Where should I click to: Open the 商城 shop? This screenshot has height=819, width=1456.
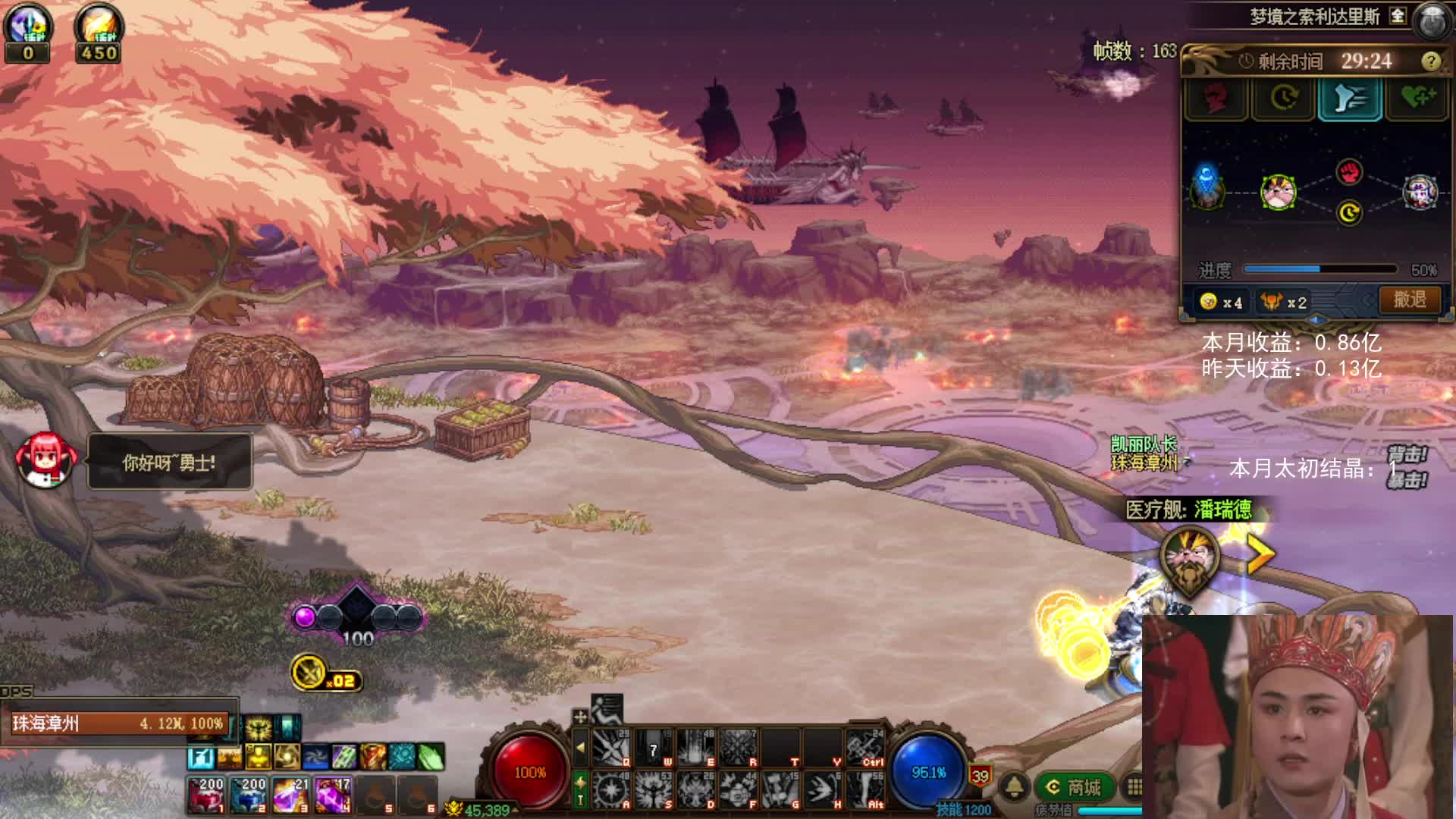click(1075, 787)
